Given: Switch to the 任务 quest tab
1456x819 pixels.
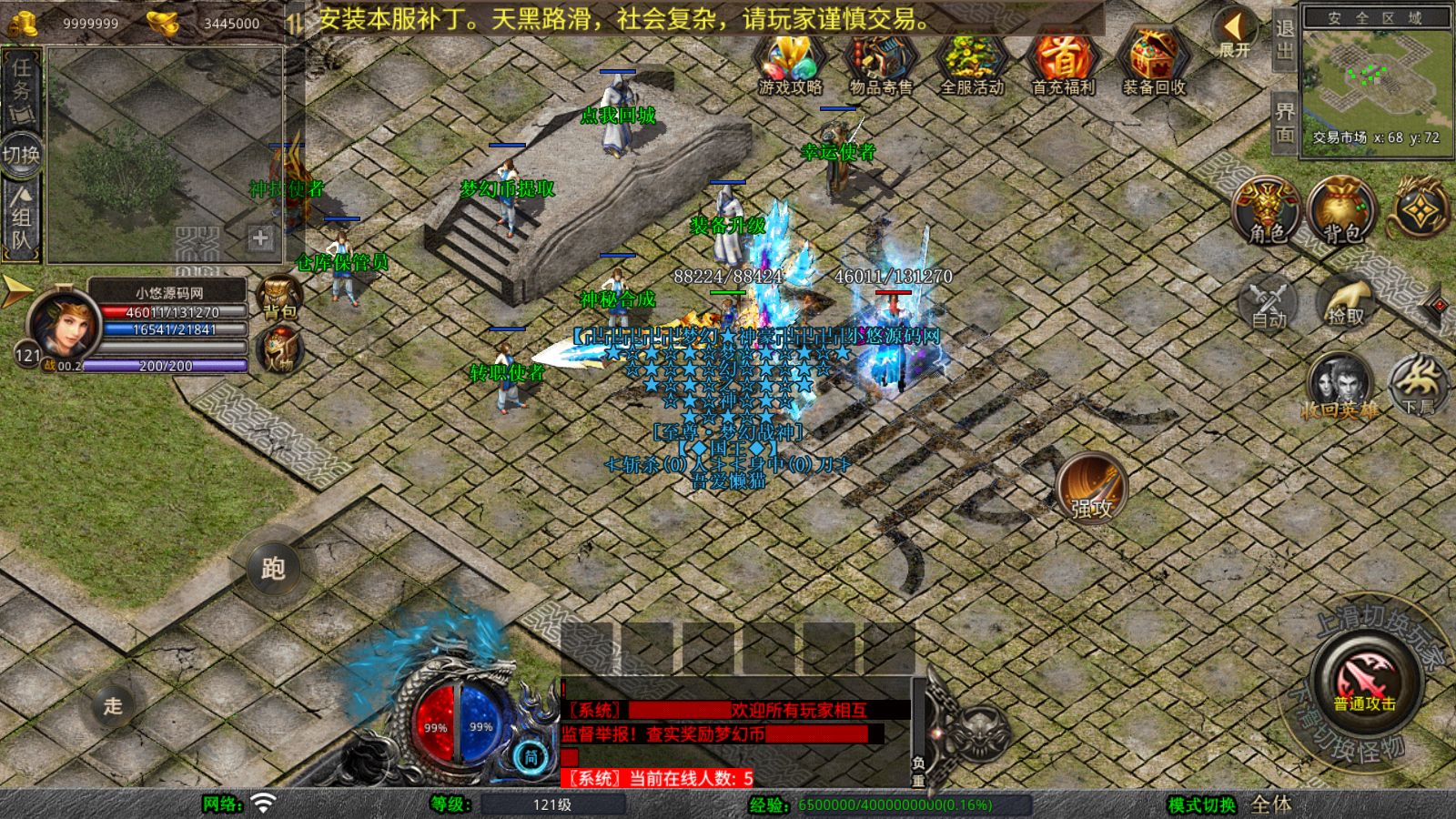Looking at the screenshot, I should [21, 88].
